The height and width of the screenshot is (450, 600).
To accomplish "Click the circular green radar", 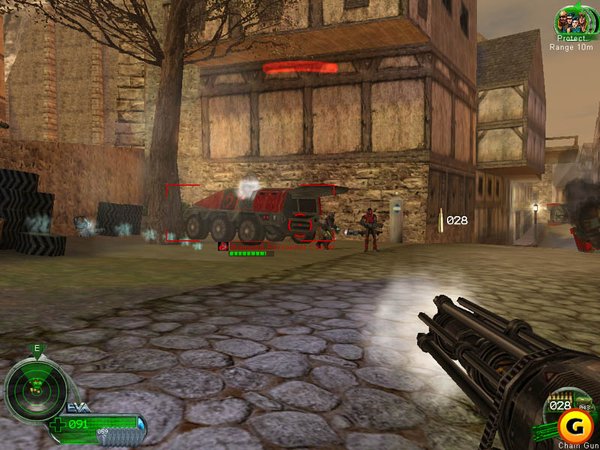I will [36, 390].
